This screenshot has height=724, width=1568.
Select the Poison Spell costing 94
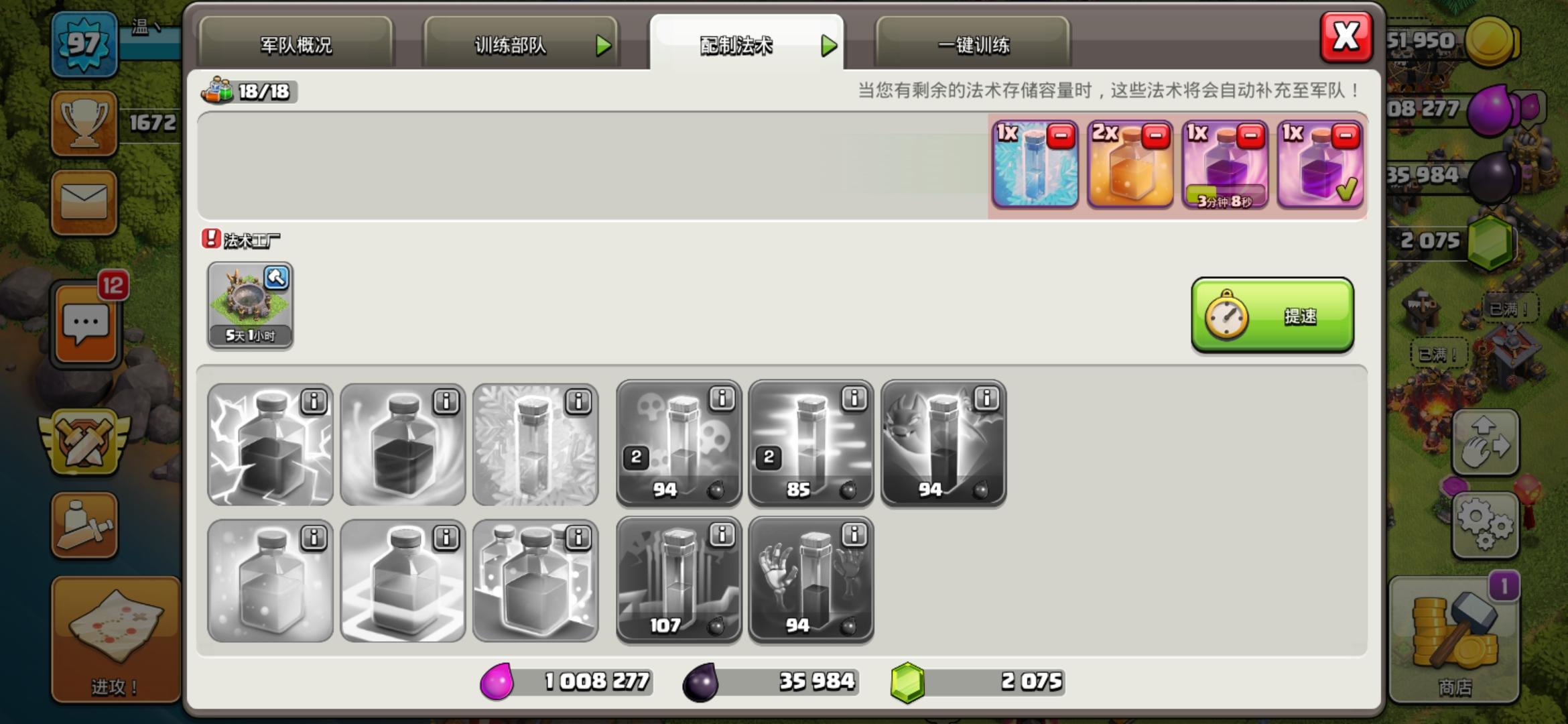[x=679, y=442]
